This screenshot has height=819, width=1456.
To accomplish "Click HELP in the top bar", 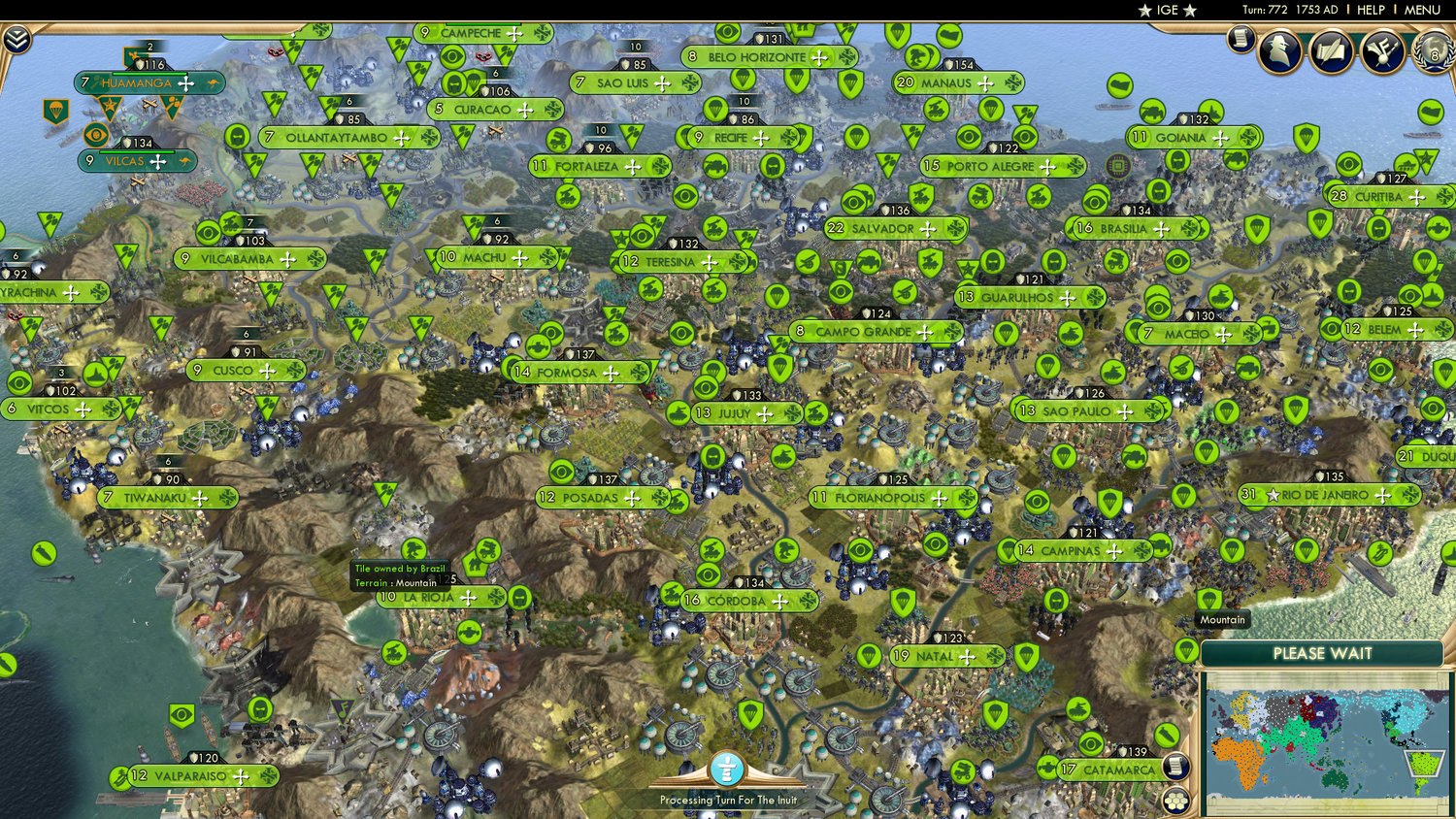I will point(1373,10).
